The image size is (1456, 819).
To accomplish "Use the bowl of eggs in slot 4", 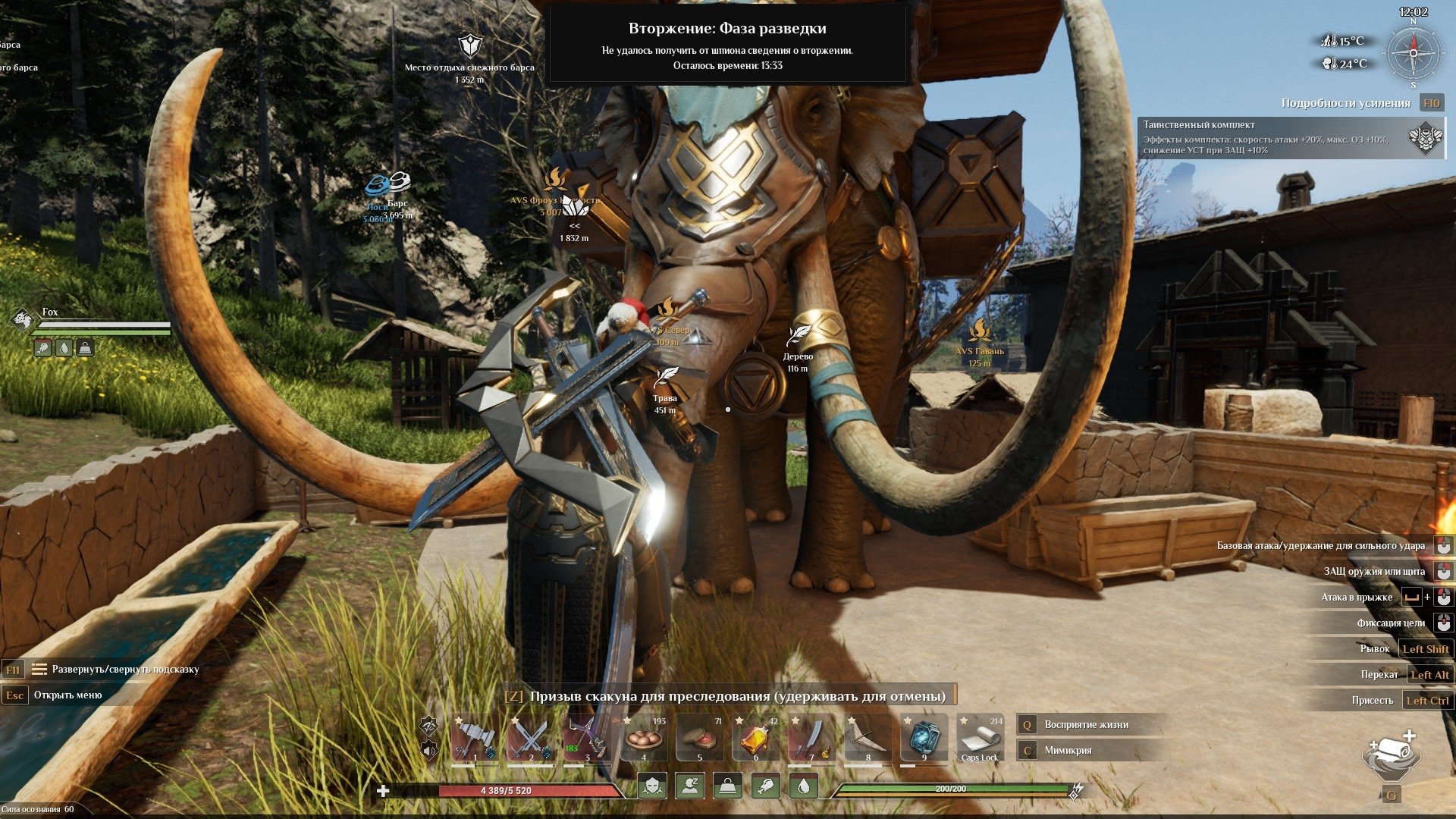I will 643,737.
